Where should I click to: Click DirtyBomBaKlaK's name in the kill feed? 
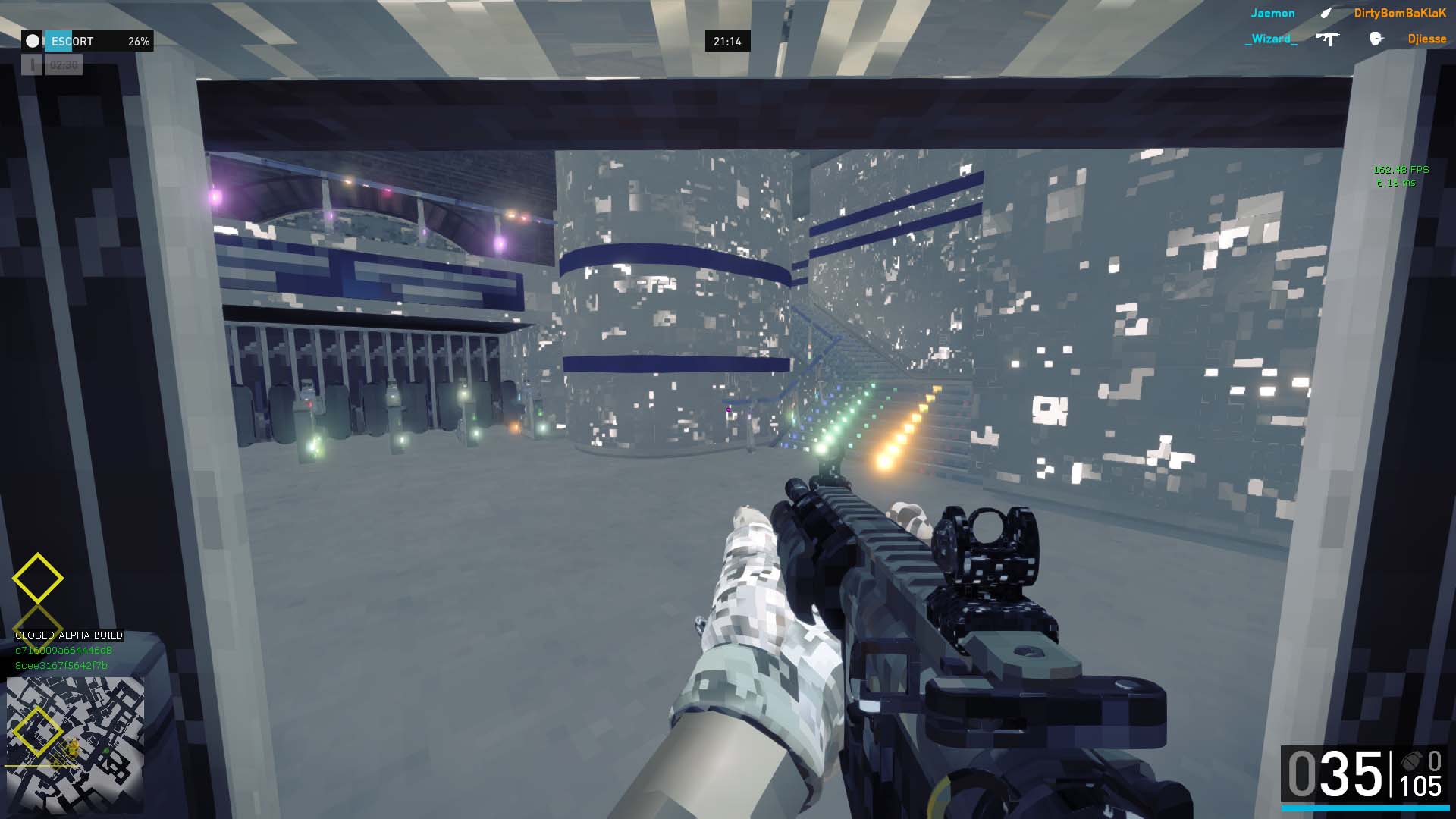click(x=1400, y=13)
